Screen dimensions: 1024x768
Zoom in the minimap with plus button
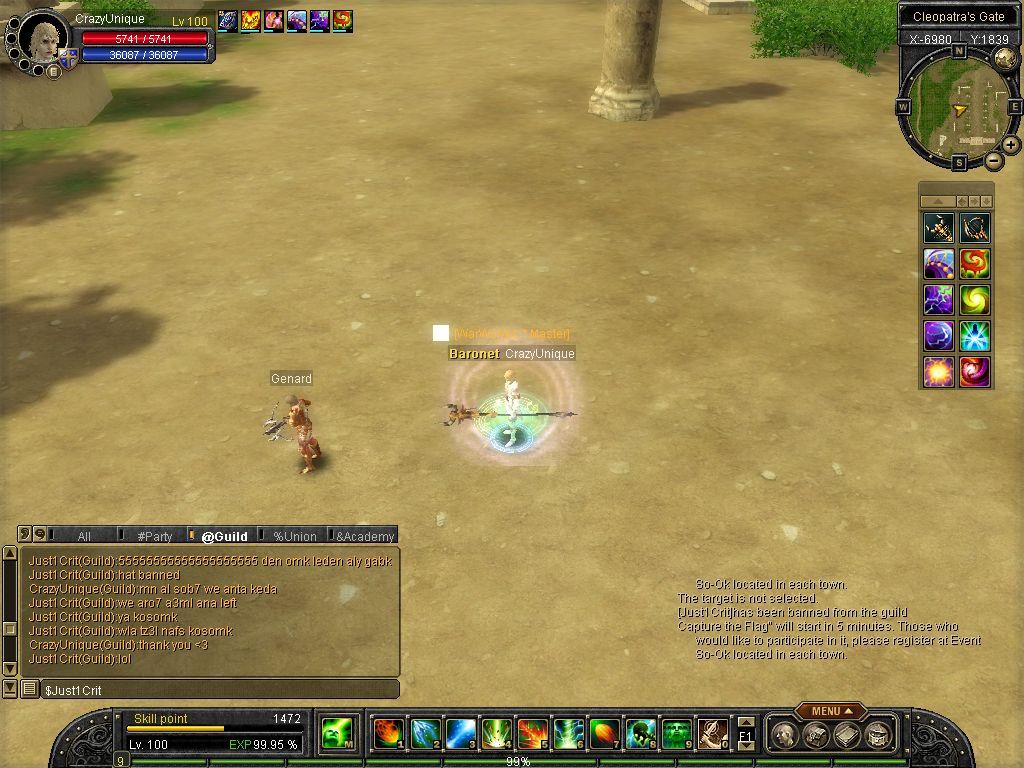[1011, 145]
